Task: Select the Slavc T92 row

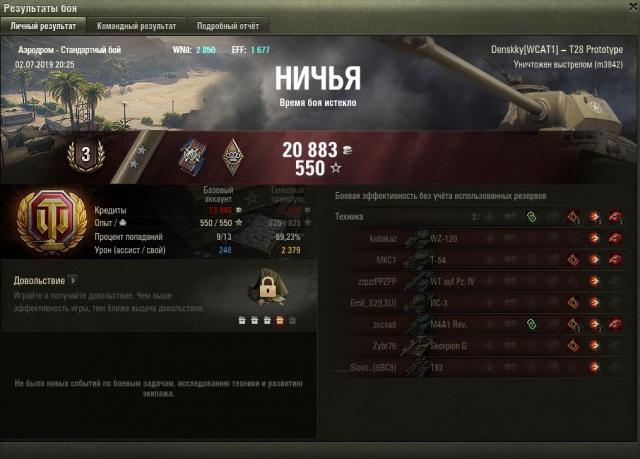Action: point(480,366)
